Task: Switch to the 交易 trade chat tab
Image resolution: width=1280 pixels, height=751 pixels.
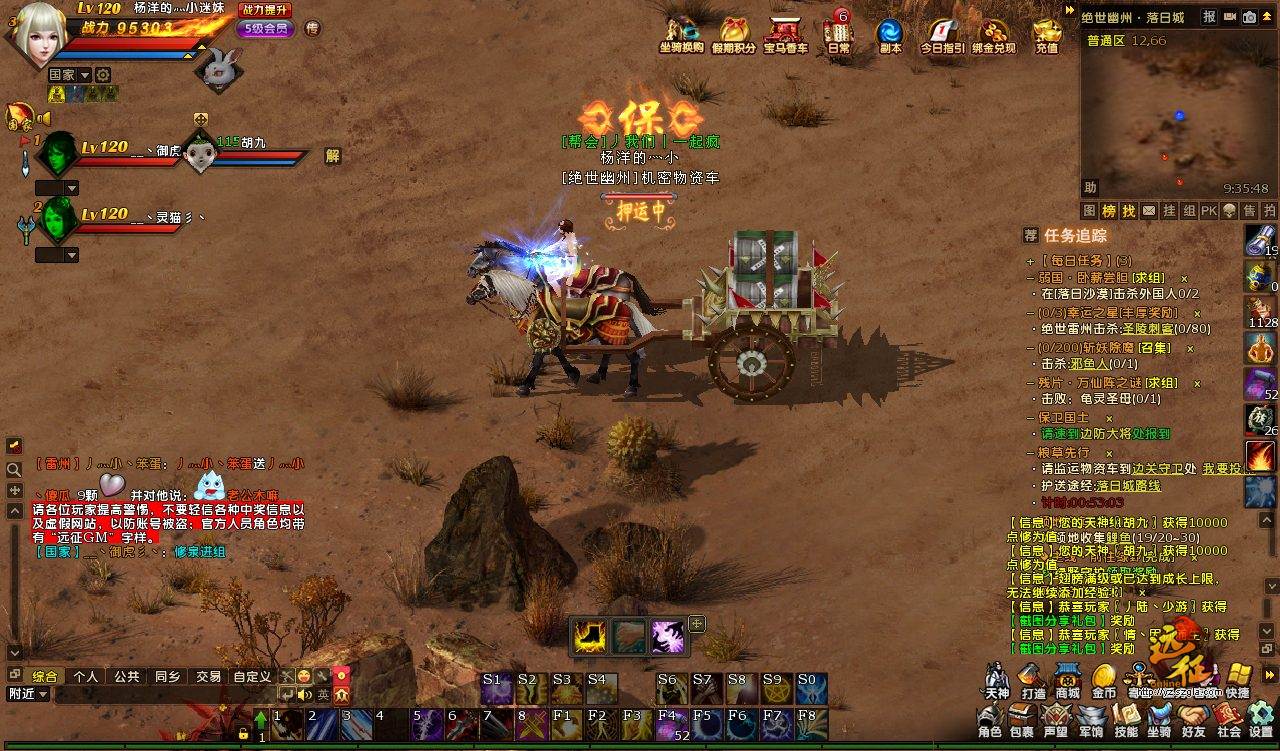Action: [x=208, y=676]
